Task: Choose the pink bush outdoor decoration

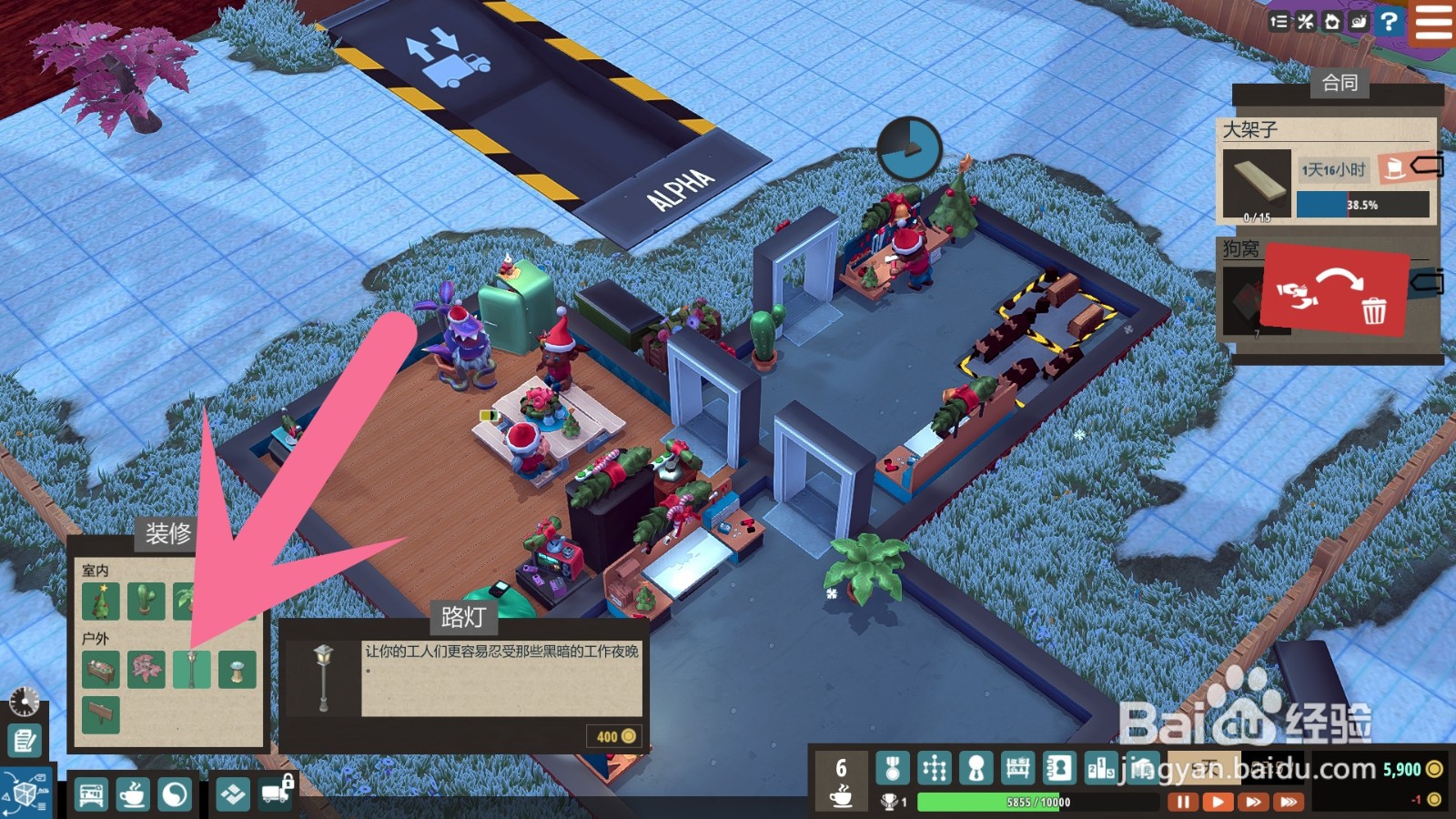Action: (x=146, y=670)
